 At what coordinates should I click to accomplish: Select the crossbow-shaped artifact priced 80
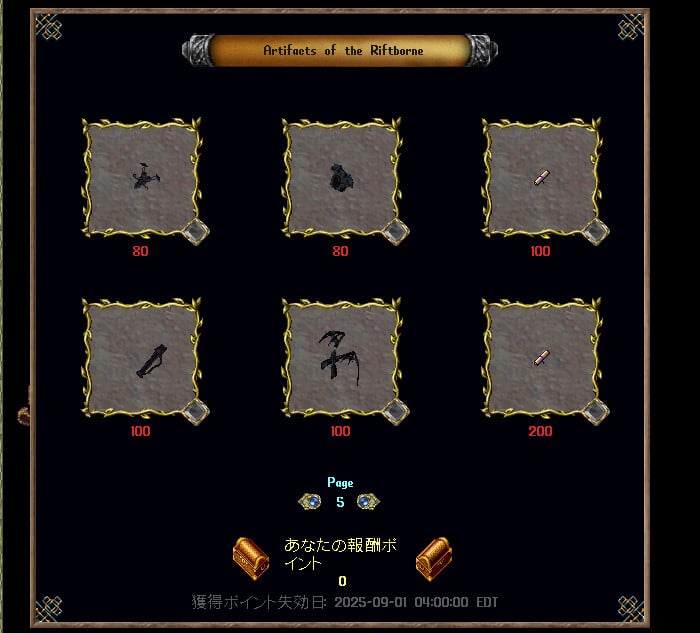tap(141, 178)
